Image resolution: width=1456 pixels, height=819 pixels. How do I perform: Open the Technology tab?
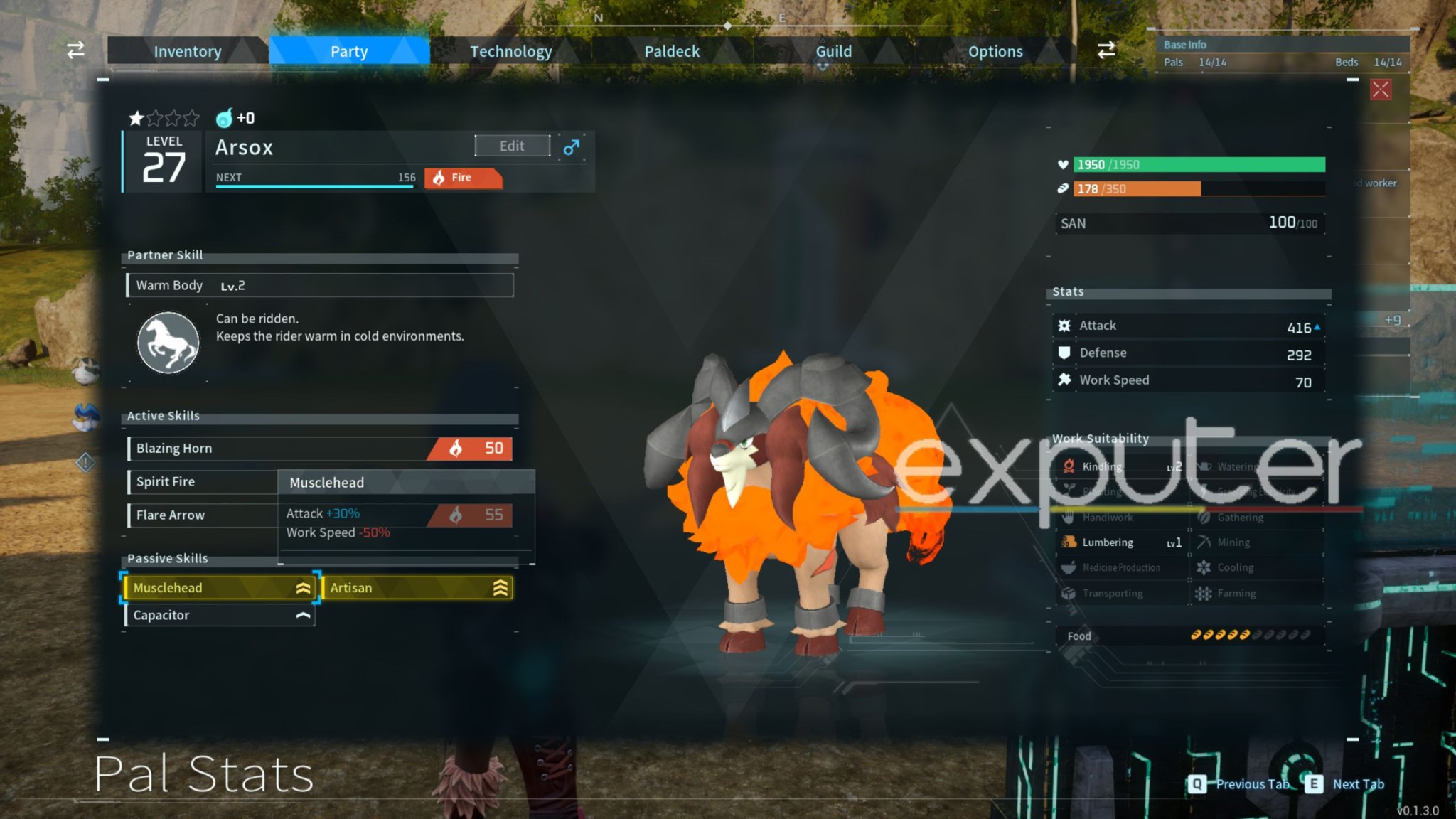510,50
